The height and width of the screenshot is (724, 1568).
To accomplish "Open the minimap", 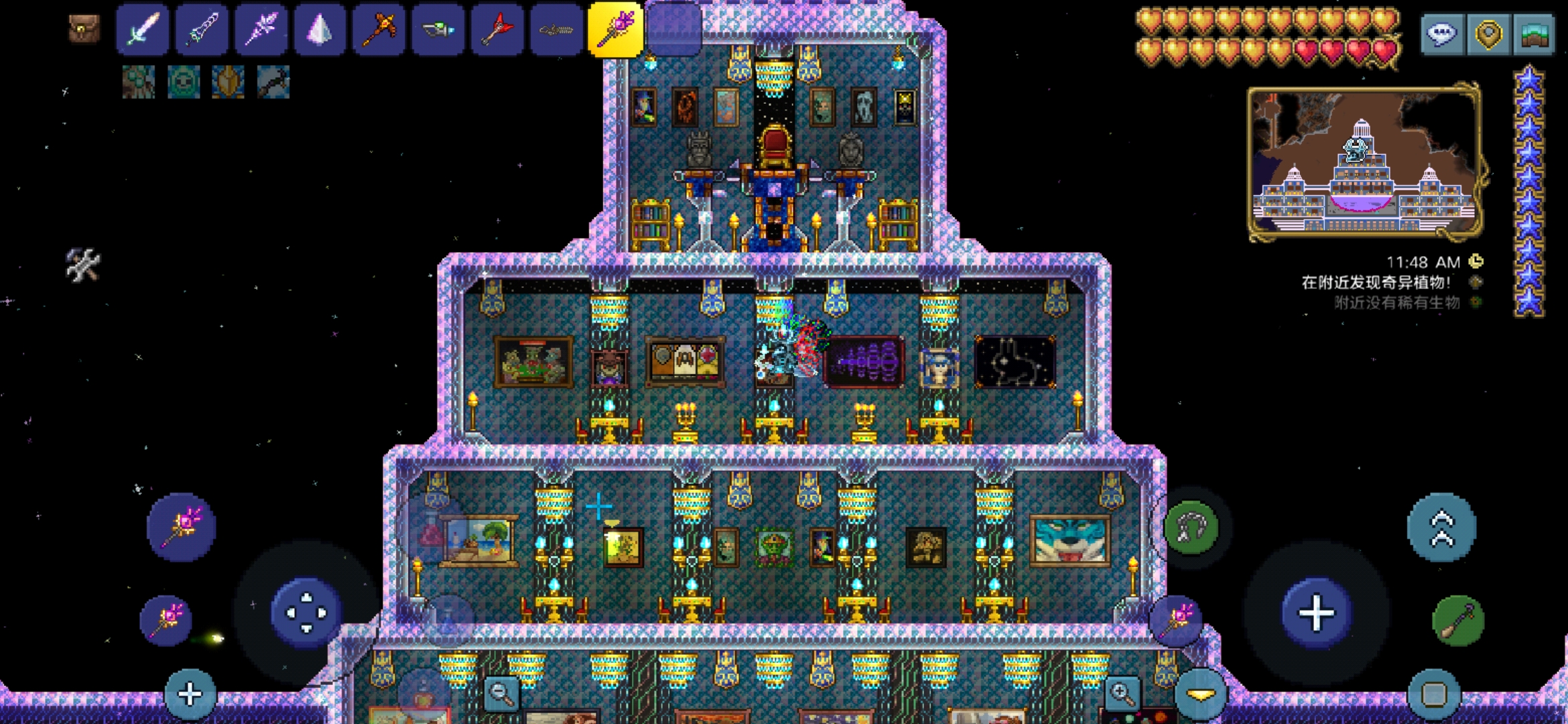I will click(x=1364, y=162).
